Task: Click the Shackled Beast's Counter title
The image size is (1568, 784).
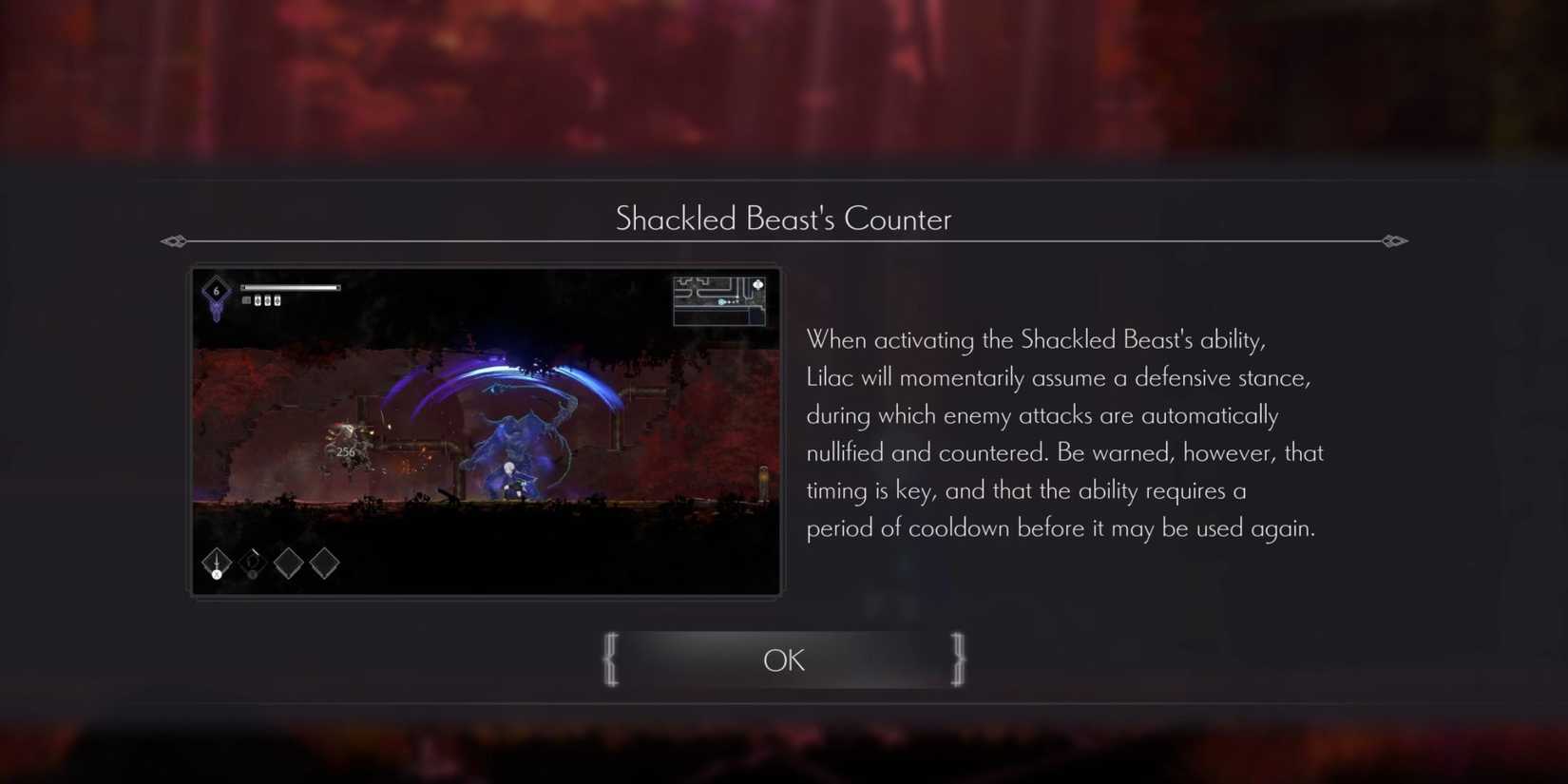Action: pos(783,219)
